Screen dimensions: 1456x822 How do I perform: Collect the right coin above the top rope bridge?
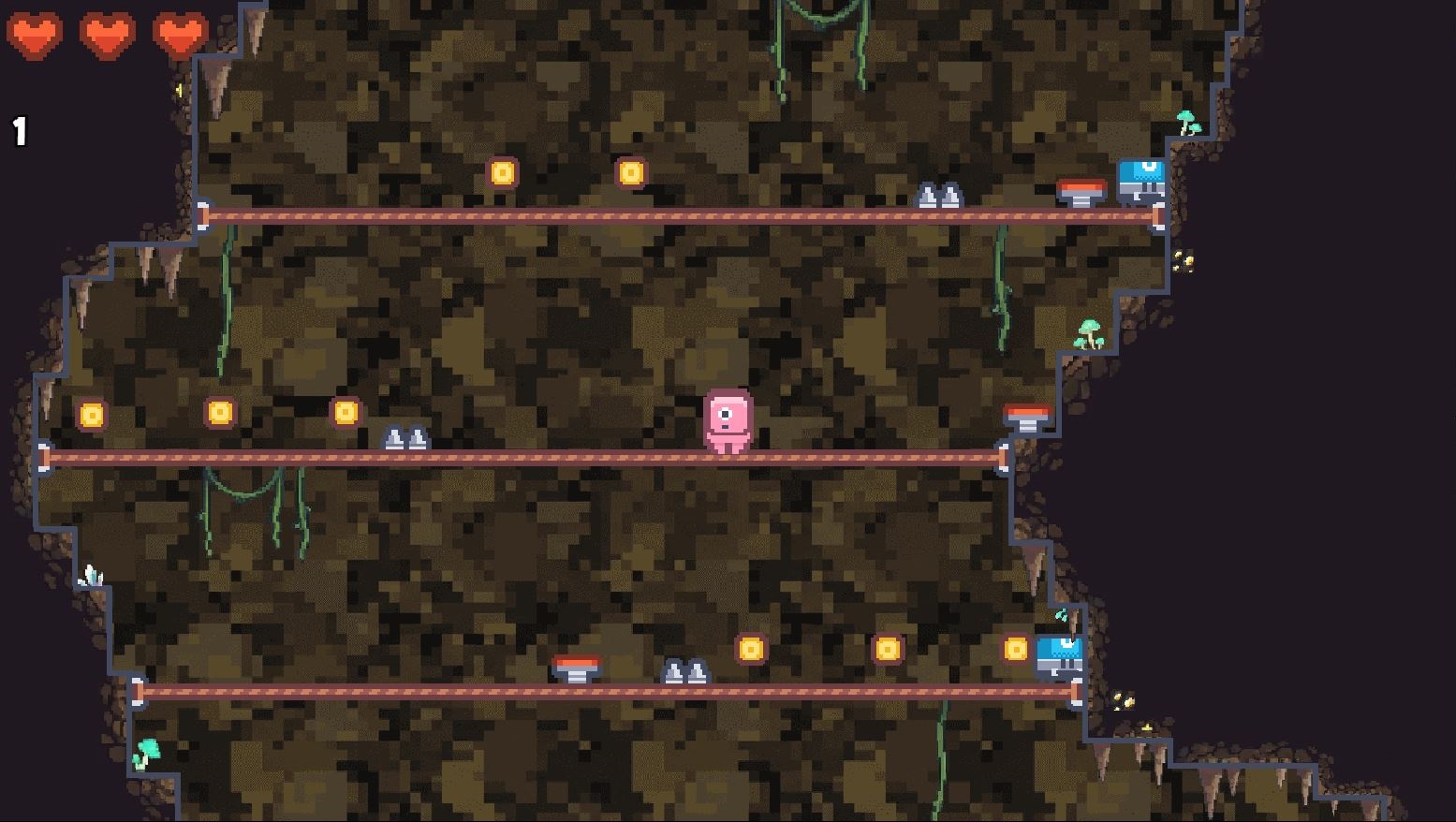(632, 171)
